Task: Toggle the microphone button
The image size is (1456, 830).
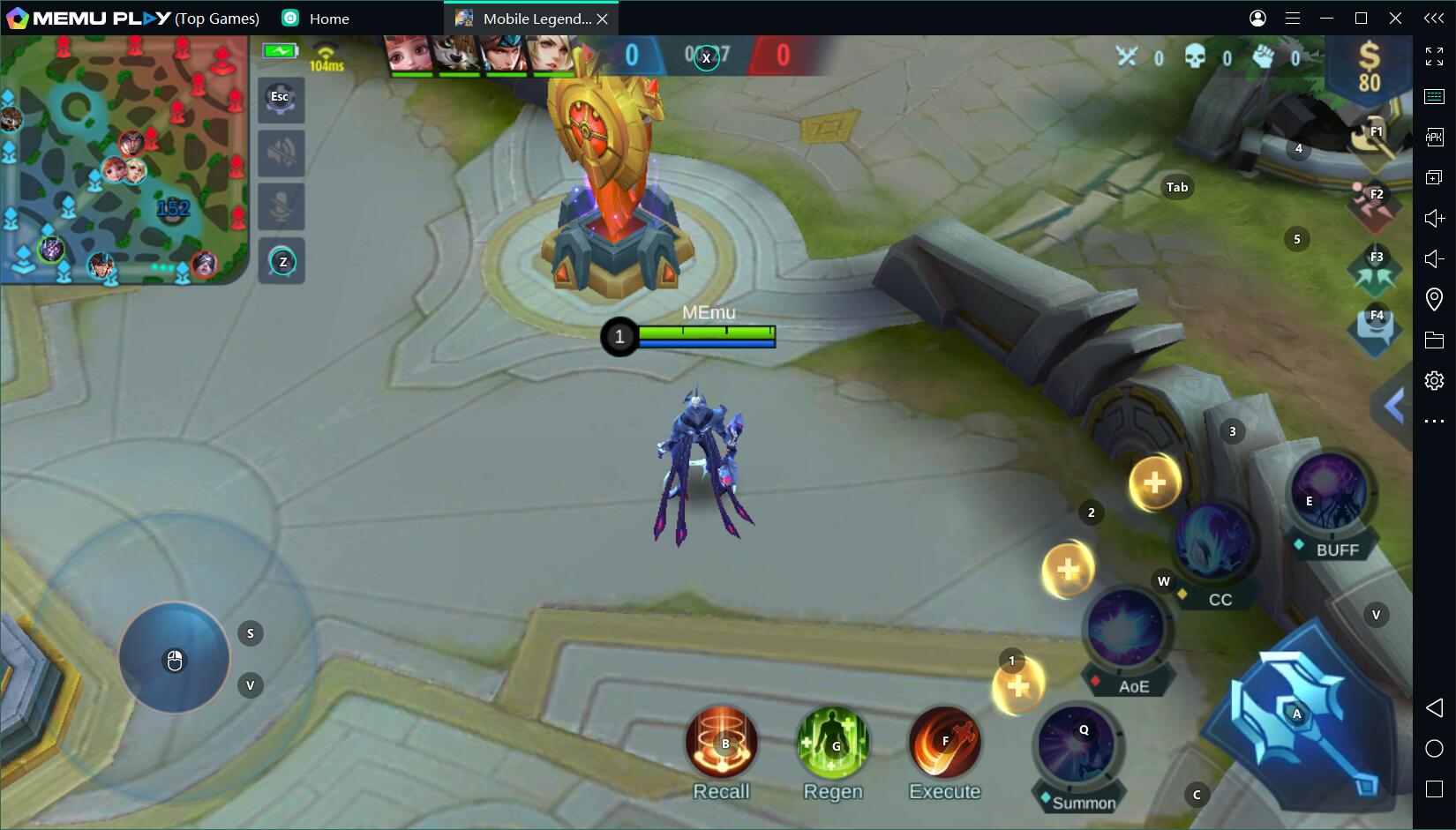Action: tap(281, 207)
